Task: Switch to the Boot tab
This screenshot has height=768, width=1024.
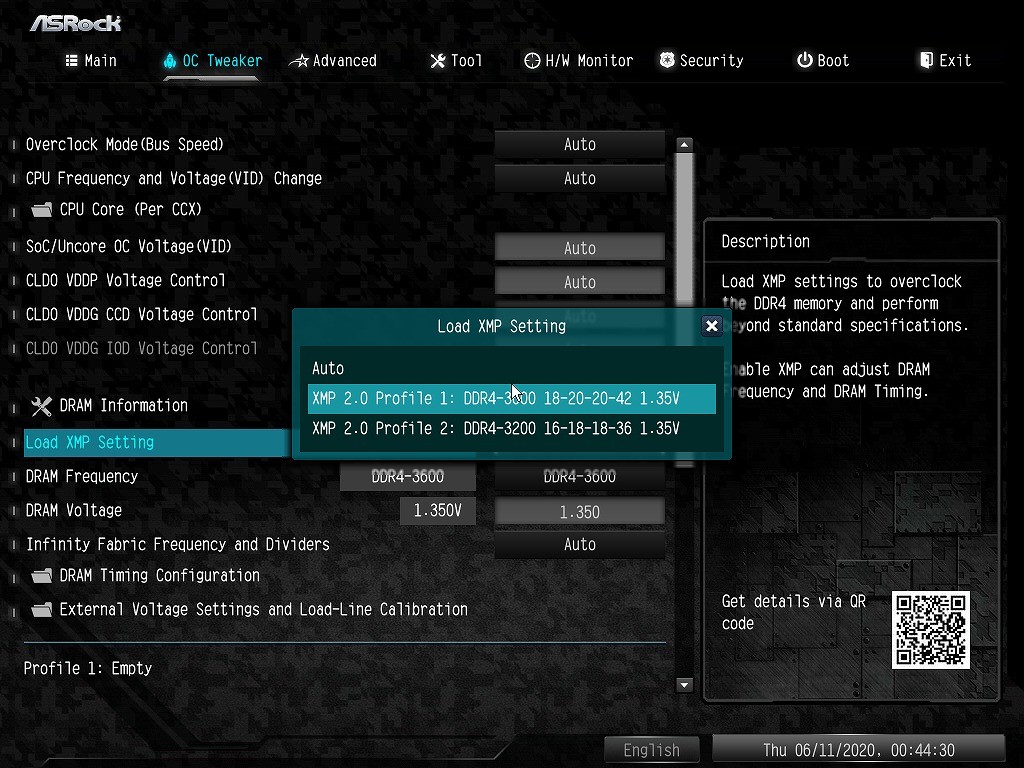Action: (823, 61)
